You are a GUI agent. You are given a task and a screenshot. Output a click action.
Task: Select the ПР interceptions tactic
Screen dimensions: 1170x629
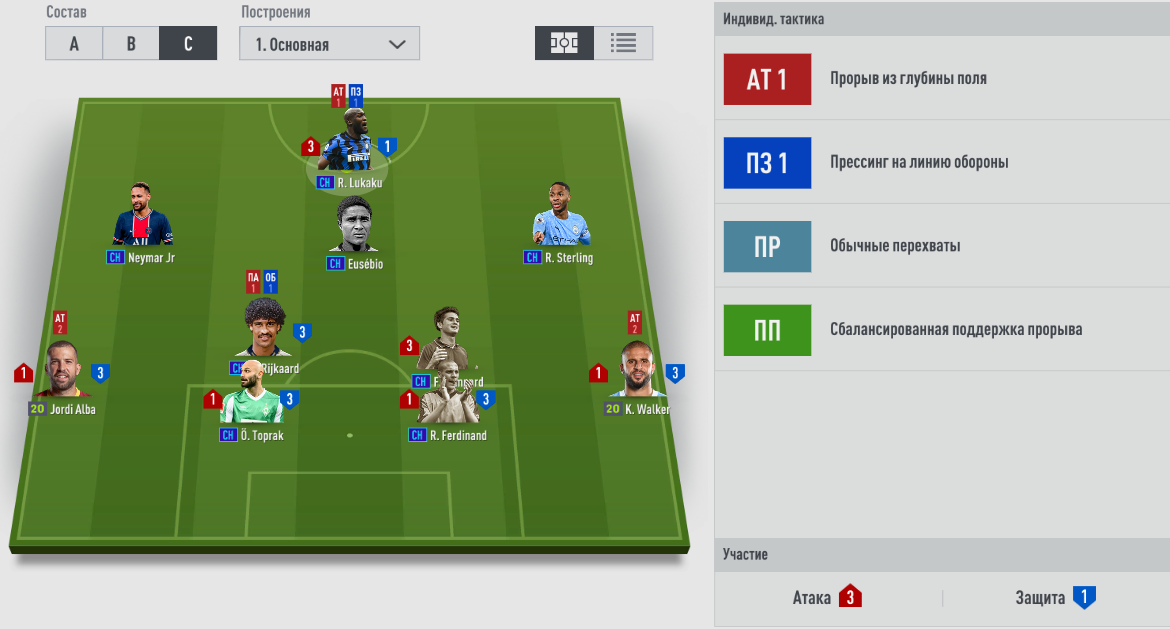coord(767,246)
